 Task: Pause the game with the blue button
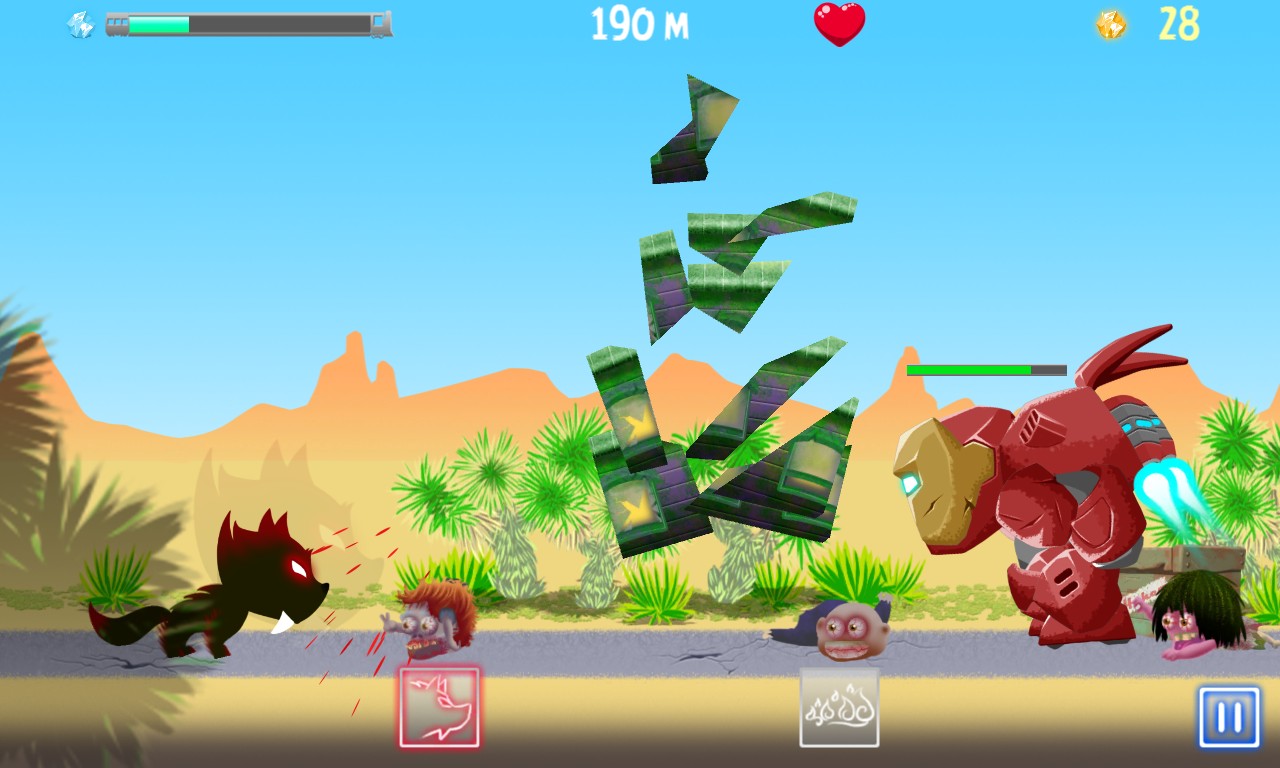click(1229, 717)
